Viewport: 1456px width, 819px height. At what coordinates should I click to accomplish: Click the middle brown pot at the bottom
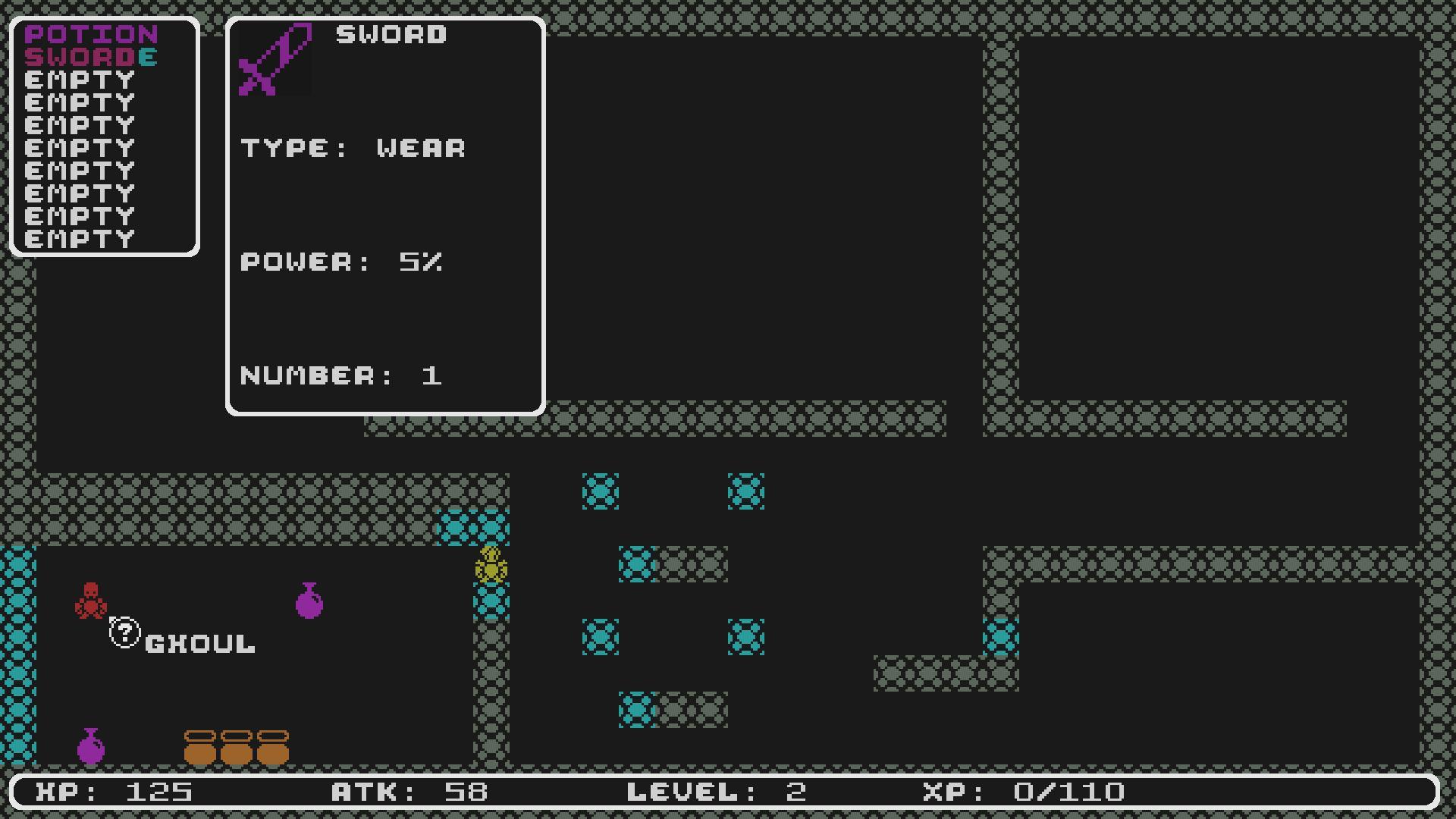point(237,747)
